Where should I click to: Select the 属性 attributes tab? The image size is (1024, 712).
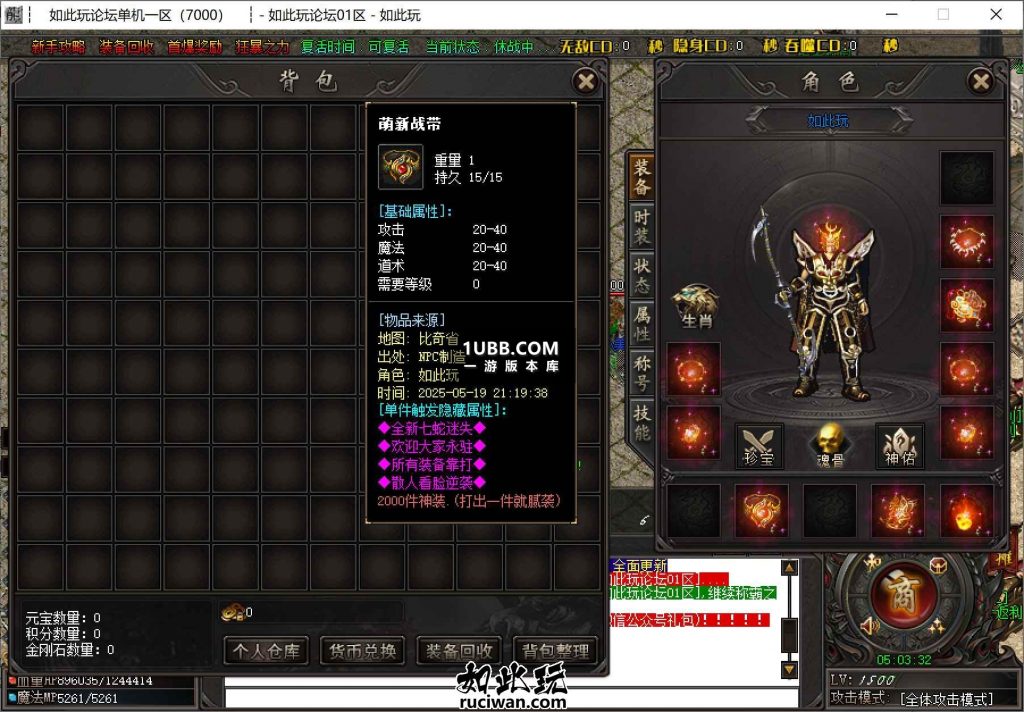tap(641, 324)
